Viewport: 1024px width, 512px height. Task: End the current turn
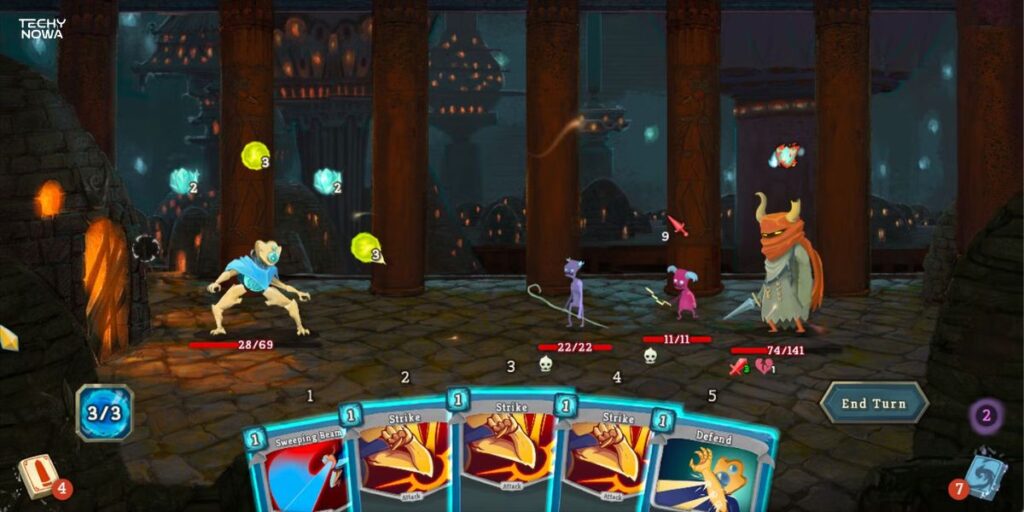873,403
